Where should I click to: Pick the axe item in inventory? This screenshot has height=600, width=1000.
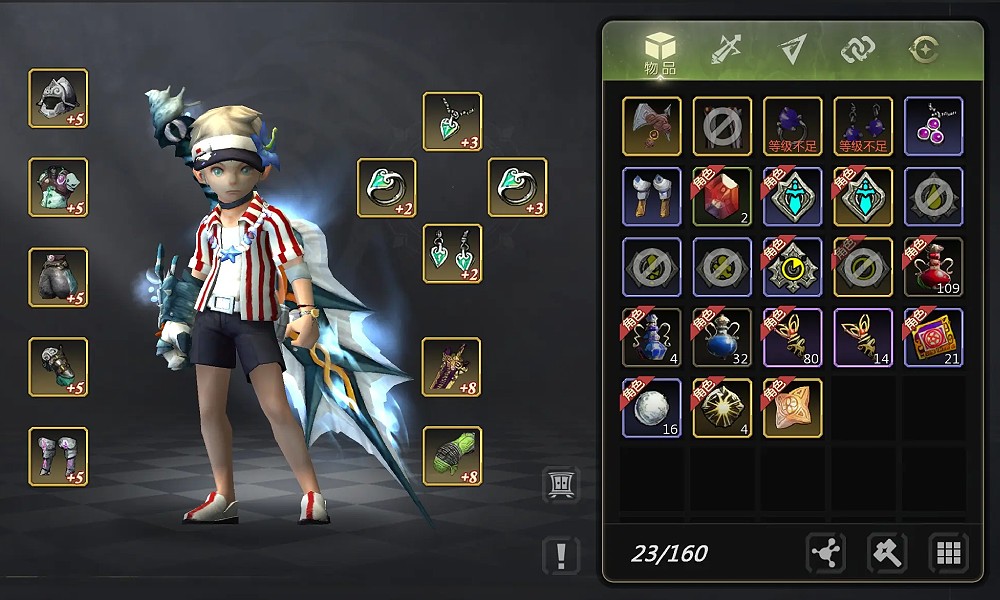pos(652,126)
